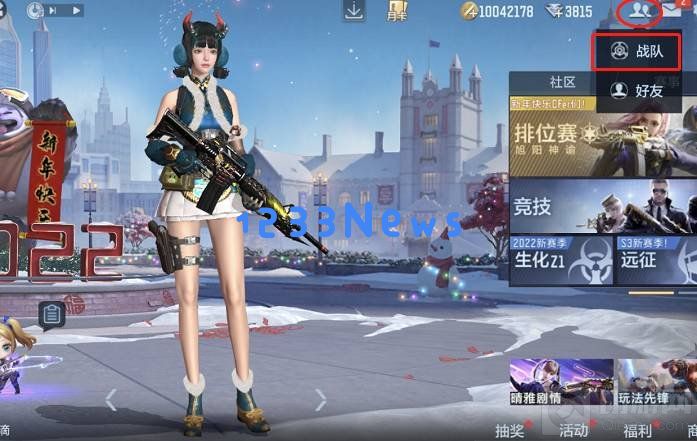Open the 玩法先锋 gameplay banner

656,382
